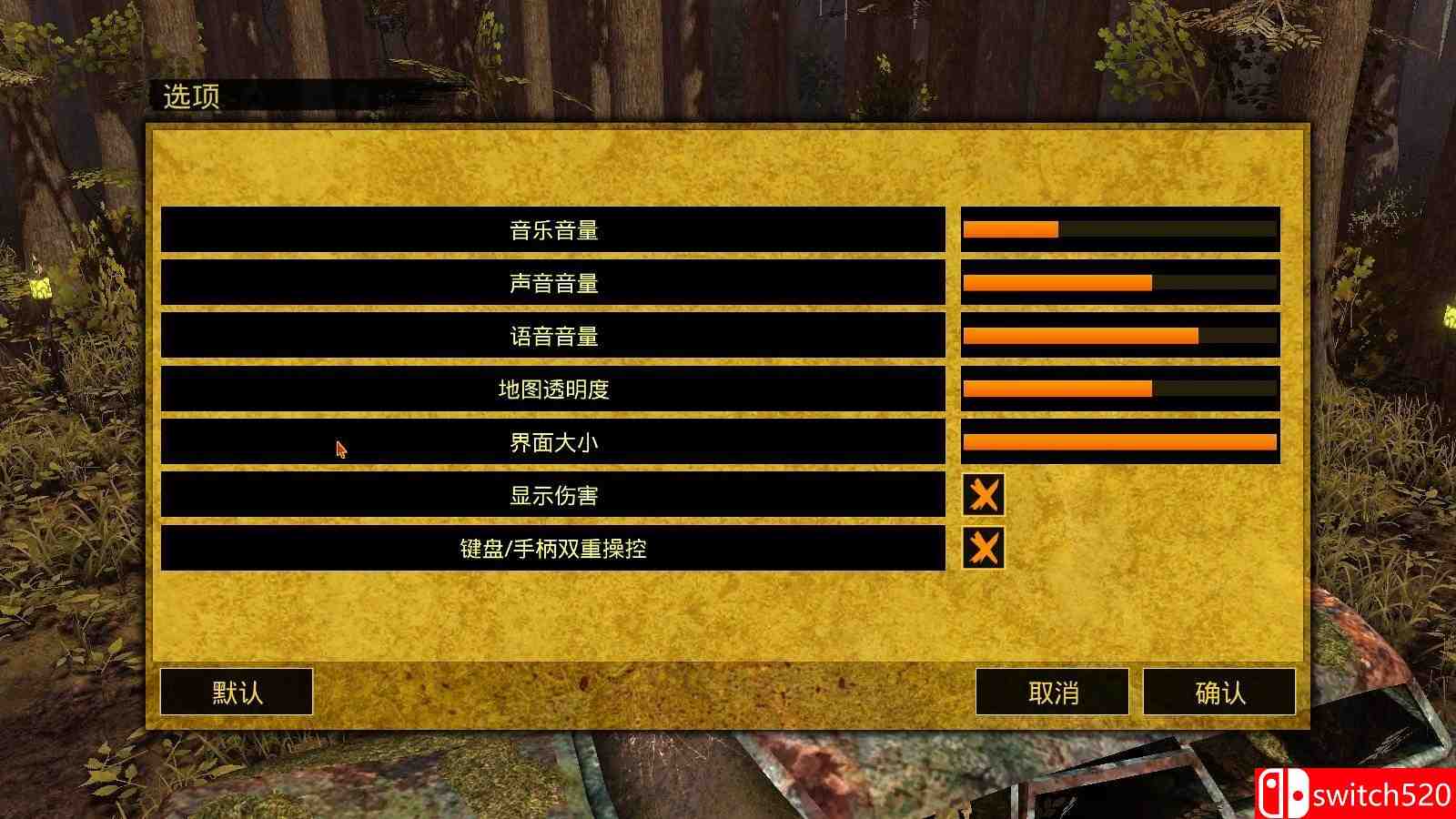This screenshot has height=819, width=1456.
Task: Click the 默认 default button
Action: [x=236, y=693]
